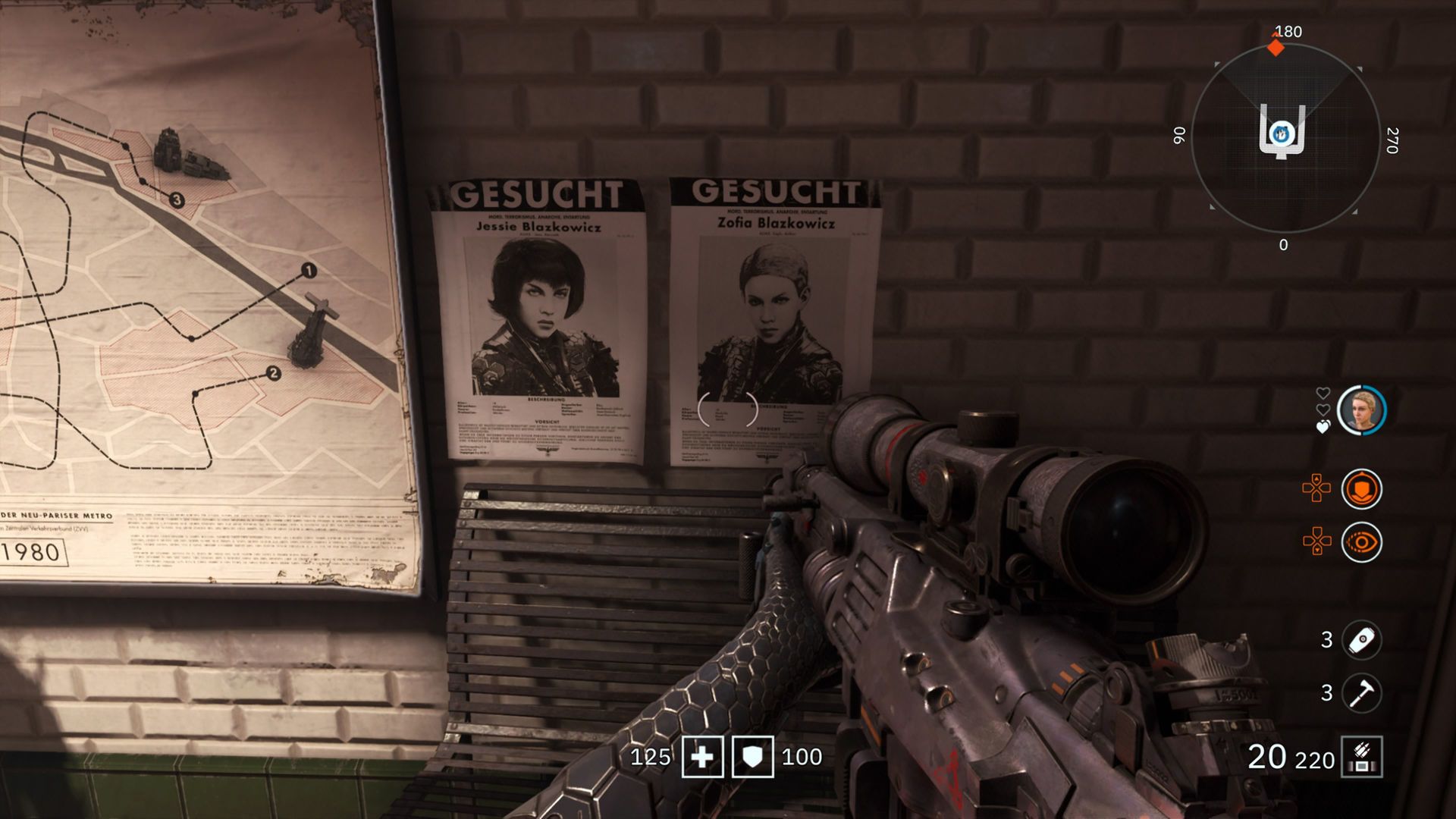Click the armor shield icon
This screenshot has height=819, width=1456.
pyautogui.click(x=752, y=757)
